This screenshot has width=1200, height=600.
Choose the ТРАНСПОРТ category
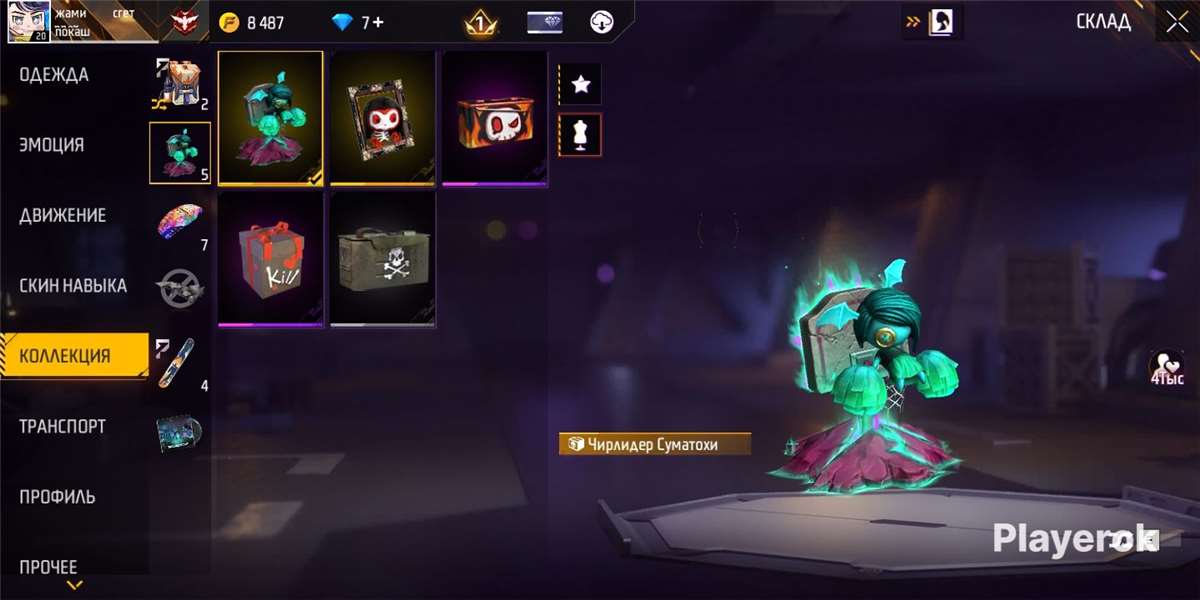(x=62, y=427)
